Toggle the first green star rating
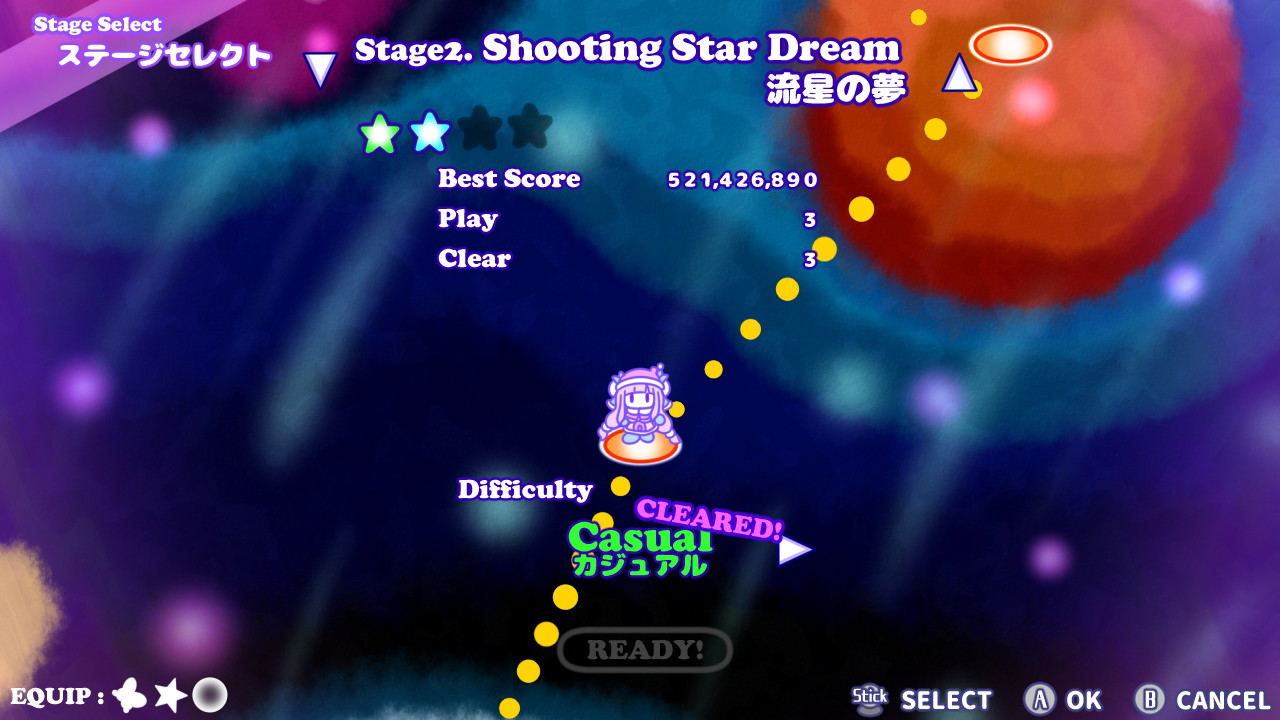This screenshot has width=1280, height=720. (381, 130)
